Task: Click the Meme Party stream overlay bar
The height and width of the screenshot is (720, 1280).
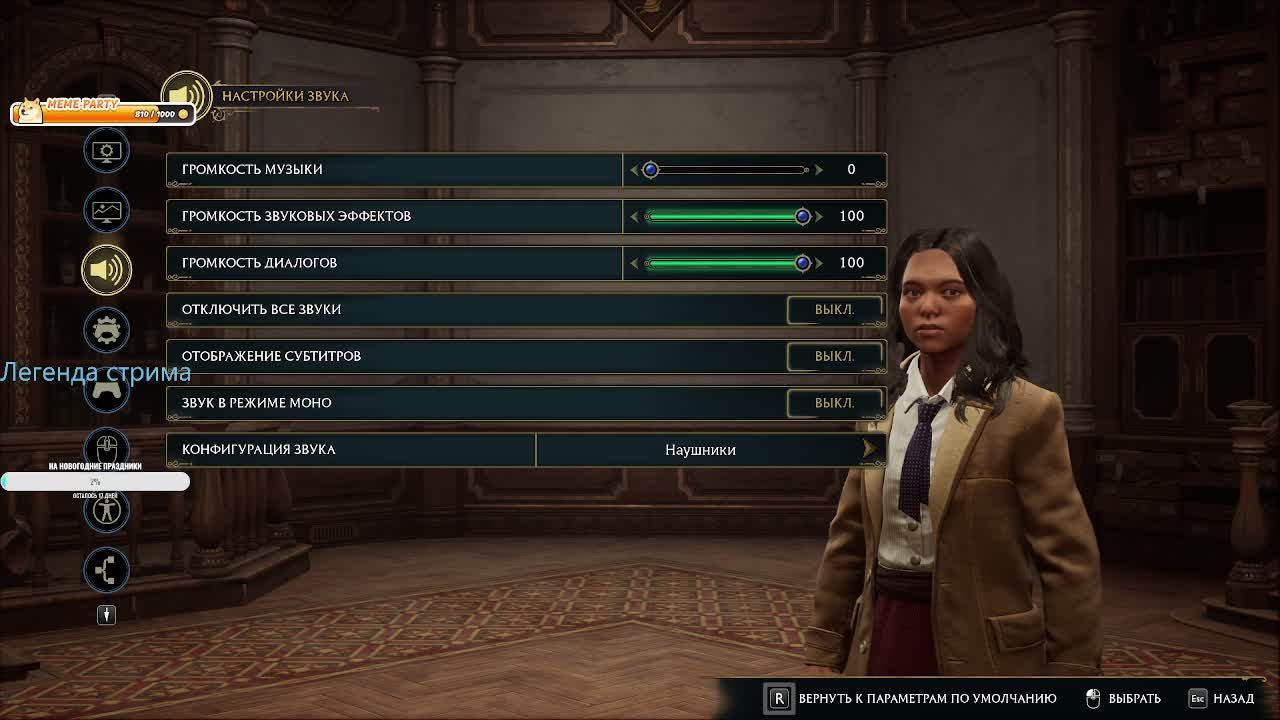Action: [100, 112]
